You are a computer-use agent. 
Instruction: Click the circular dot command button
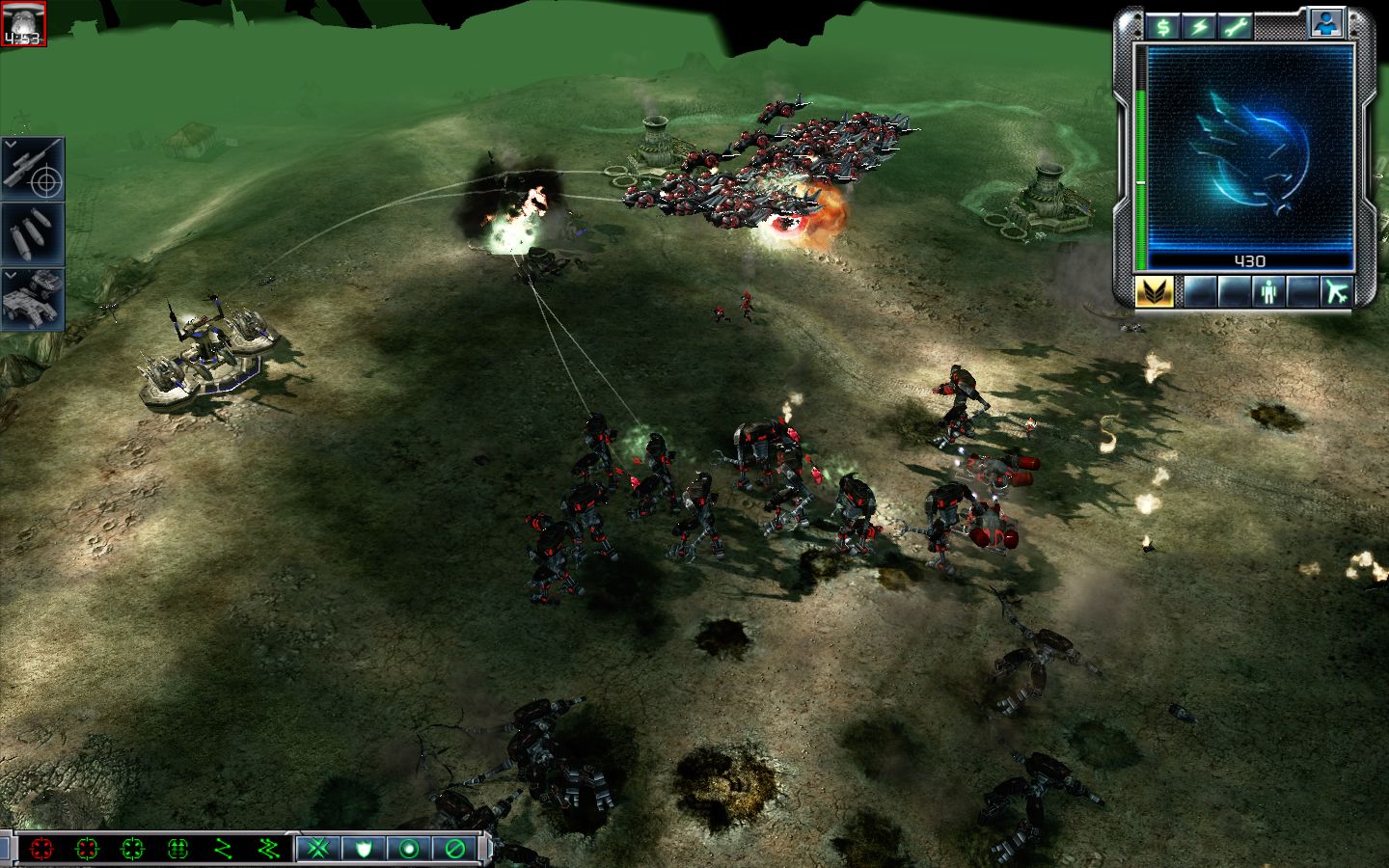pyautogui.click(x=410, y=849)
